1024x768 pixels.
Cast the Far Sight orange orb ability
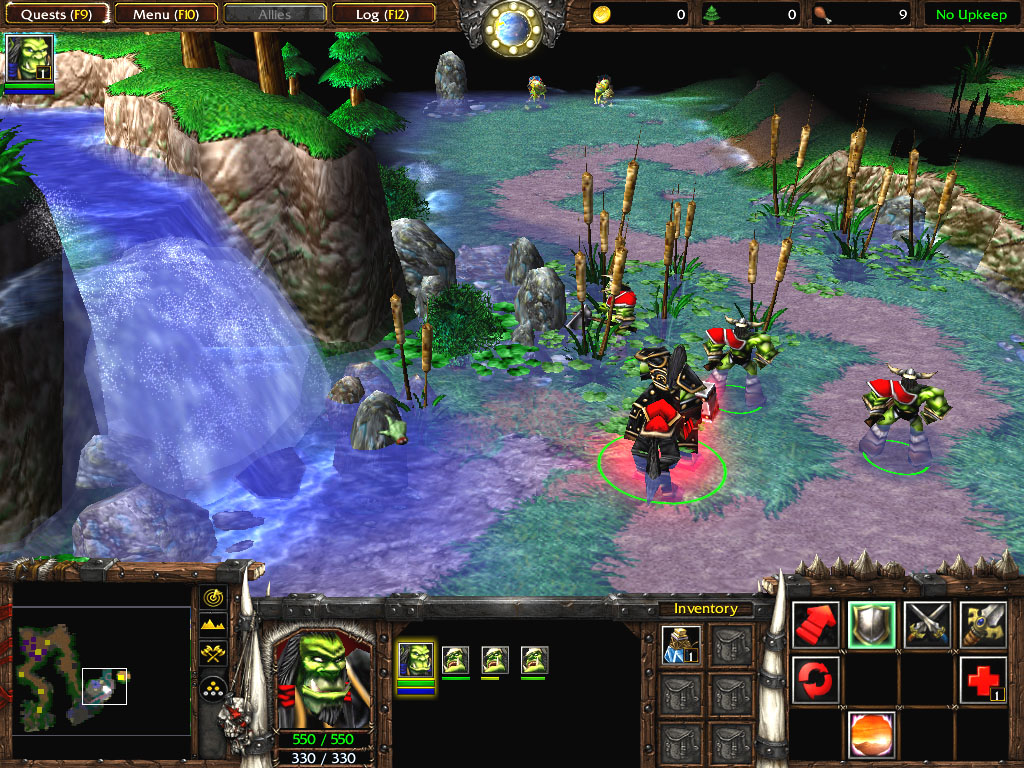[x=871, y=735]
